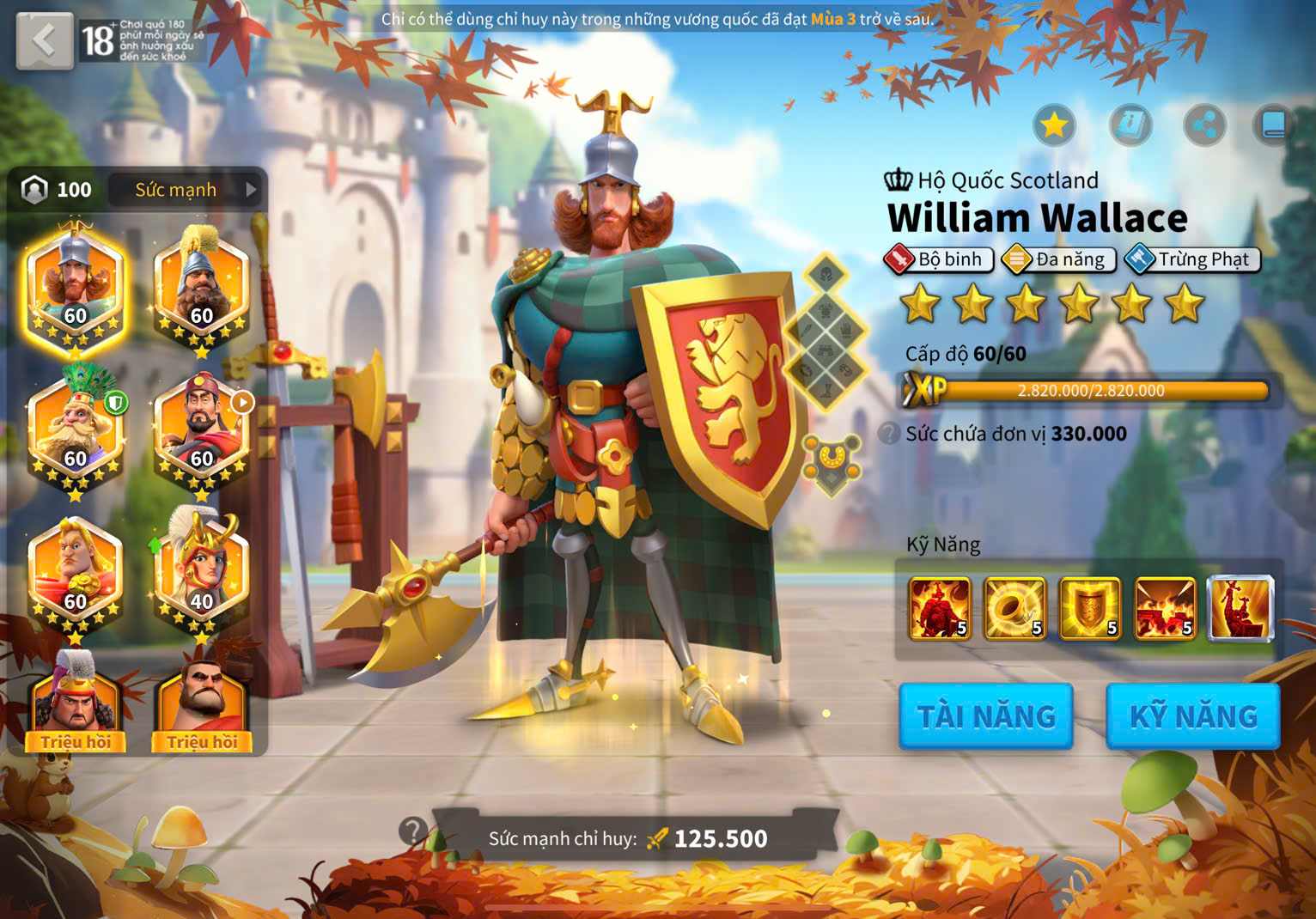Open the KỸ NĂNG skills screen
The image size is (1316, 919).
[1192, 716]
